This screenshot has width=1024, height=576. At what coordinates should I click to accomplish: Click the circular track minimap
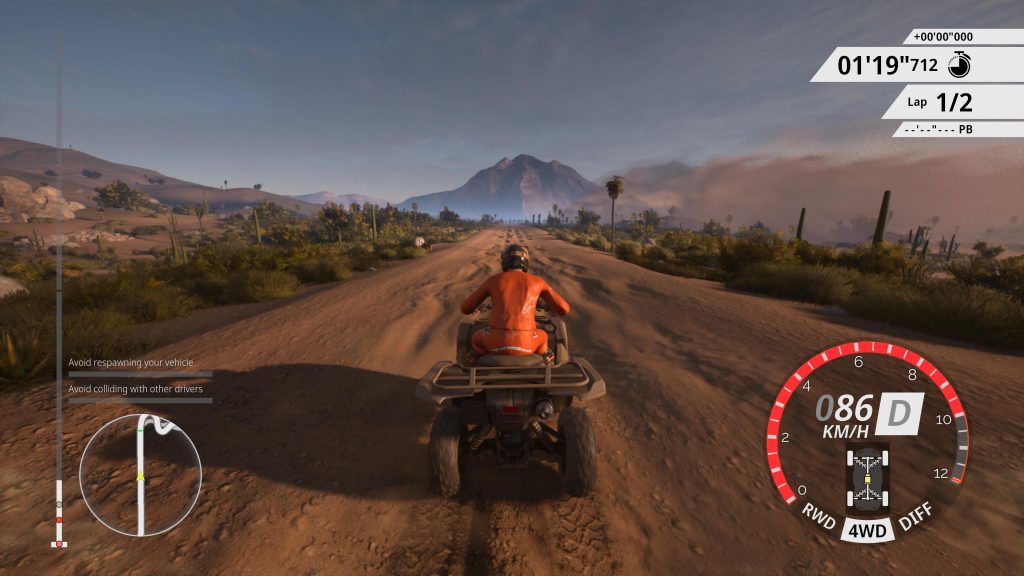(140, 475)
